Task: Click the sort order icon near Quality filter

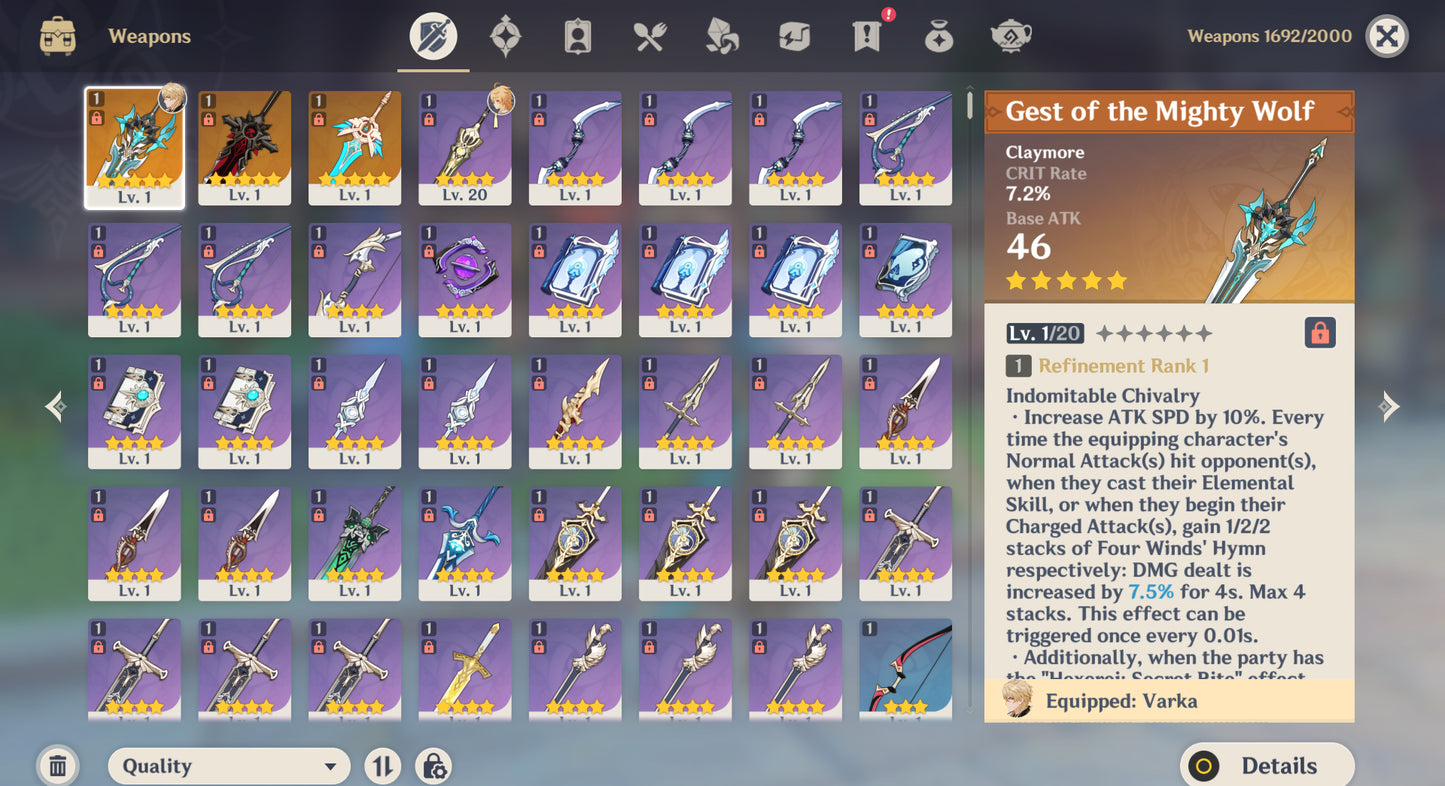Action: (x=382, y=765)
